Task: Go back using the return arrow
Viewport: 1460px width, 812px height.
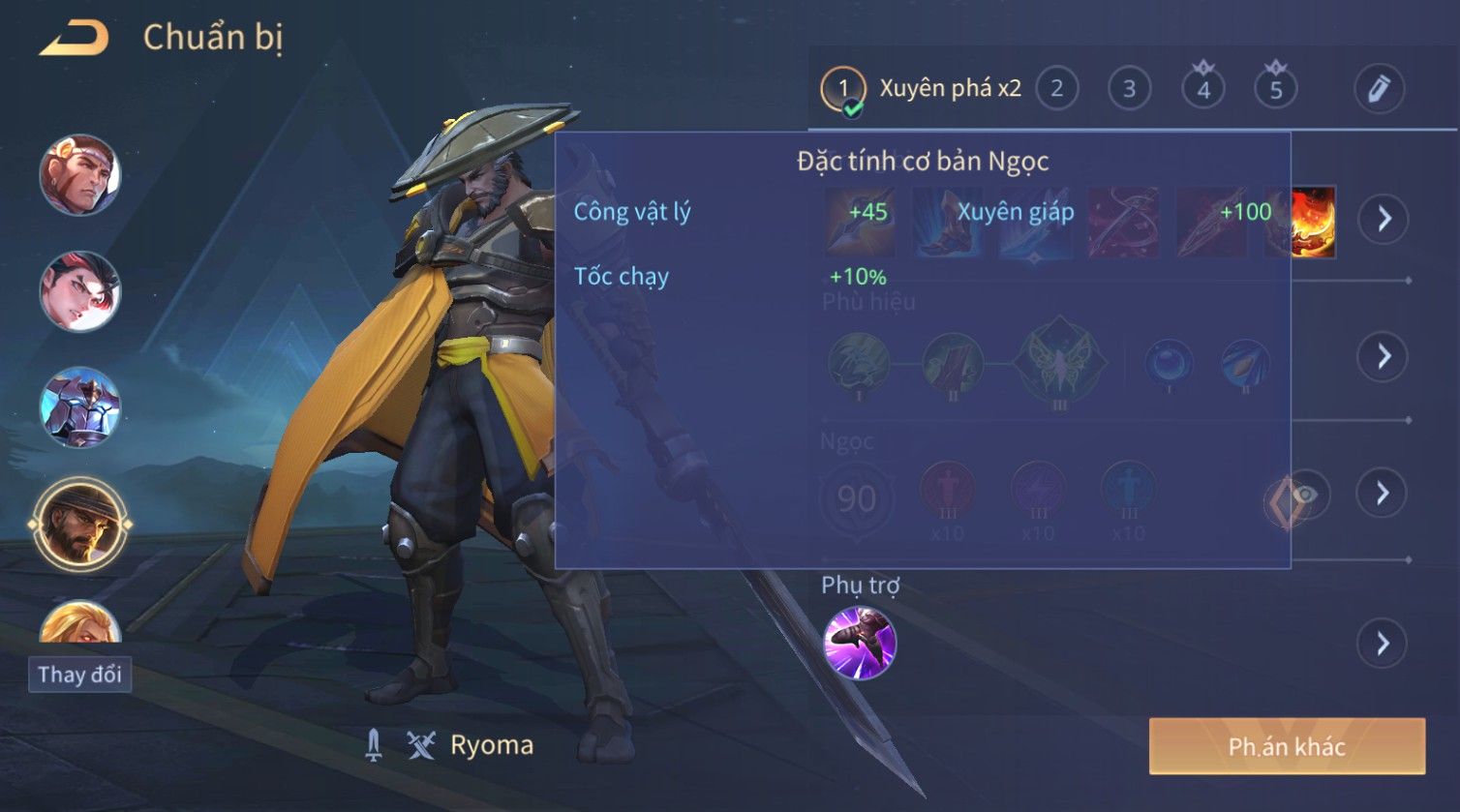Action: click(75, 38)
